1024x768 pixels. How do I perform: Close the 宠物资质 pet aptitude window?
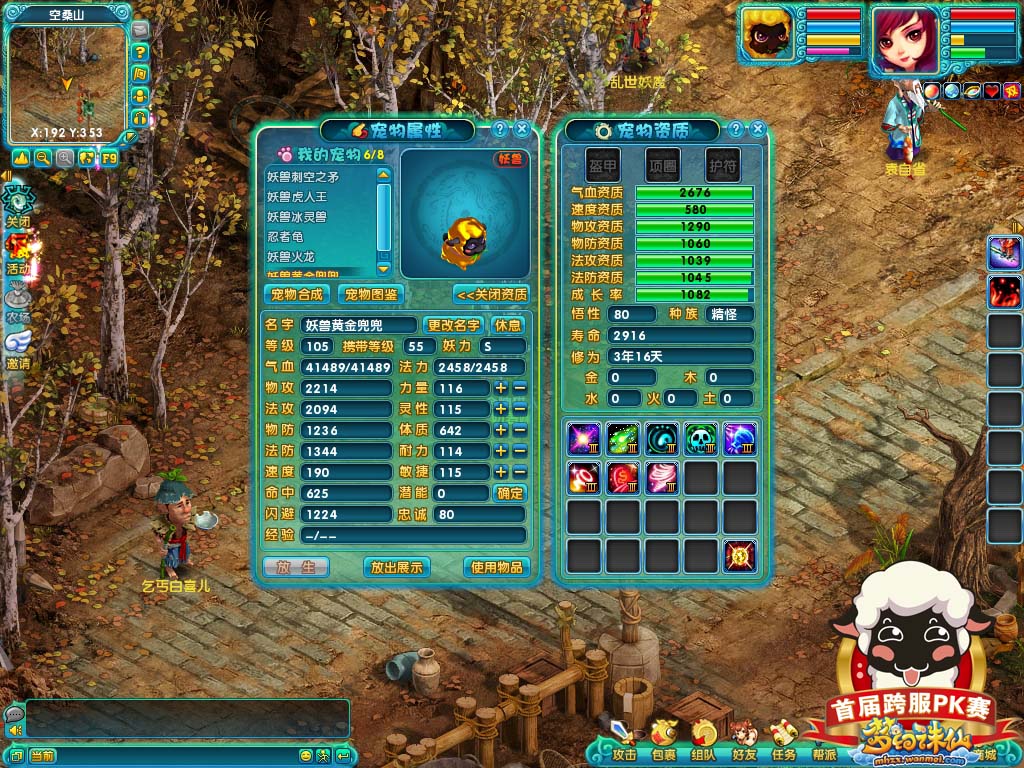tap(758, 129)
